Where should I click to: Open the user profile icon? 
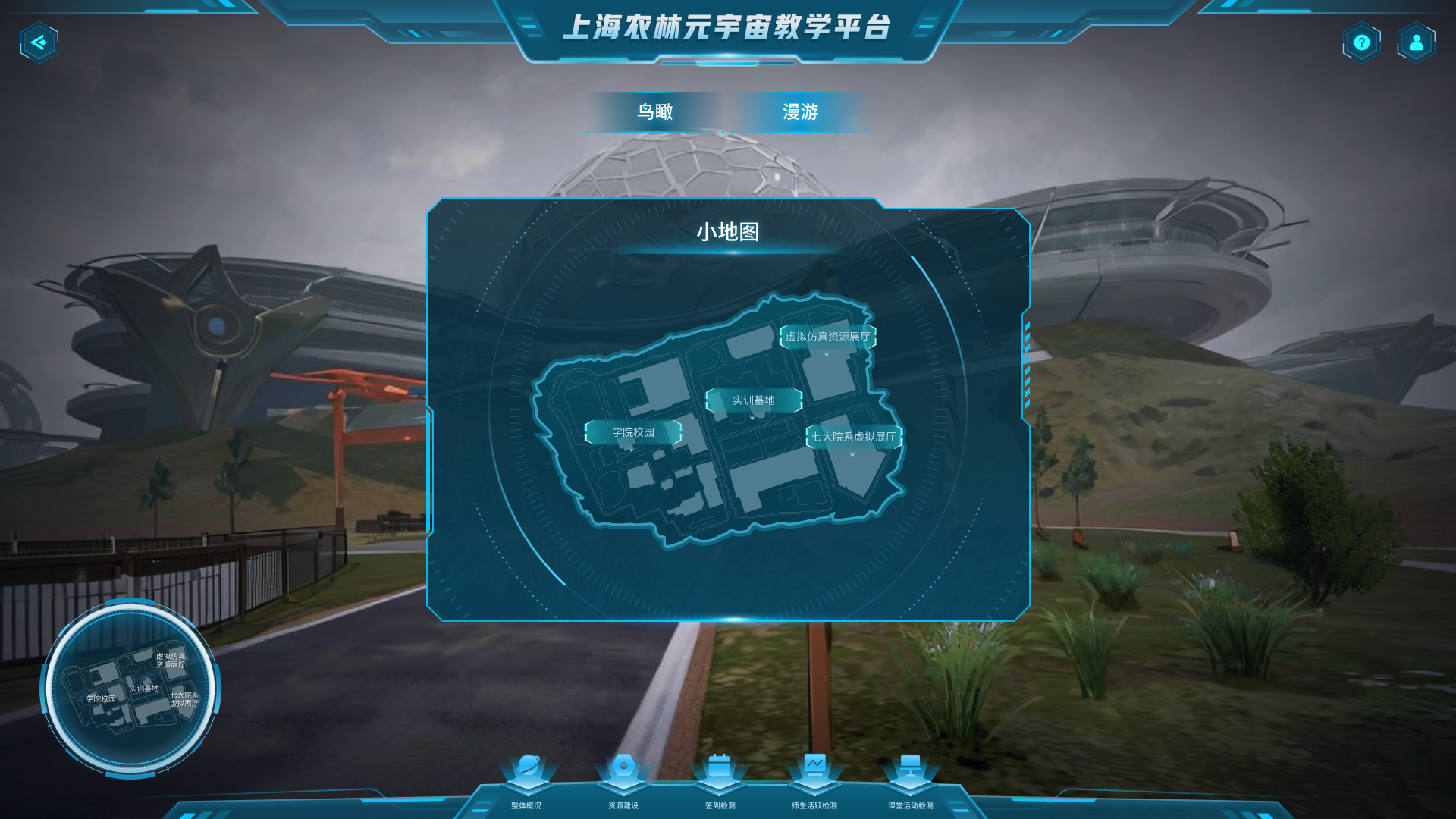(1415, 42)
